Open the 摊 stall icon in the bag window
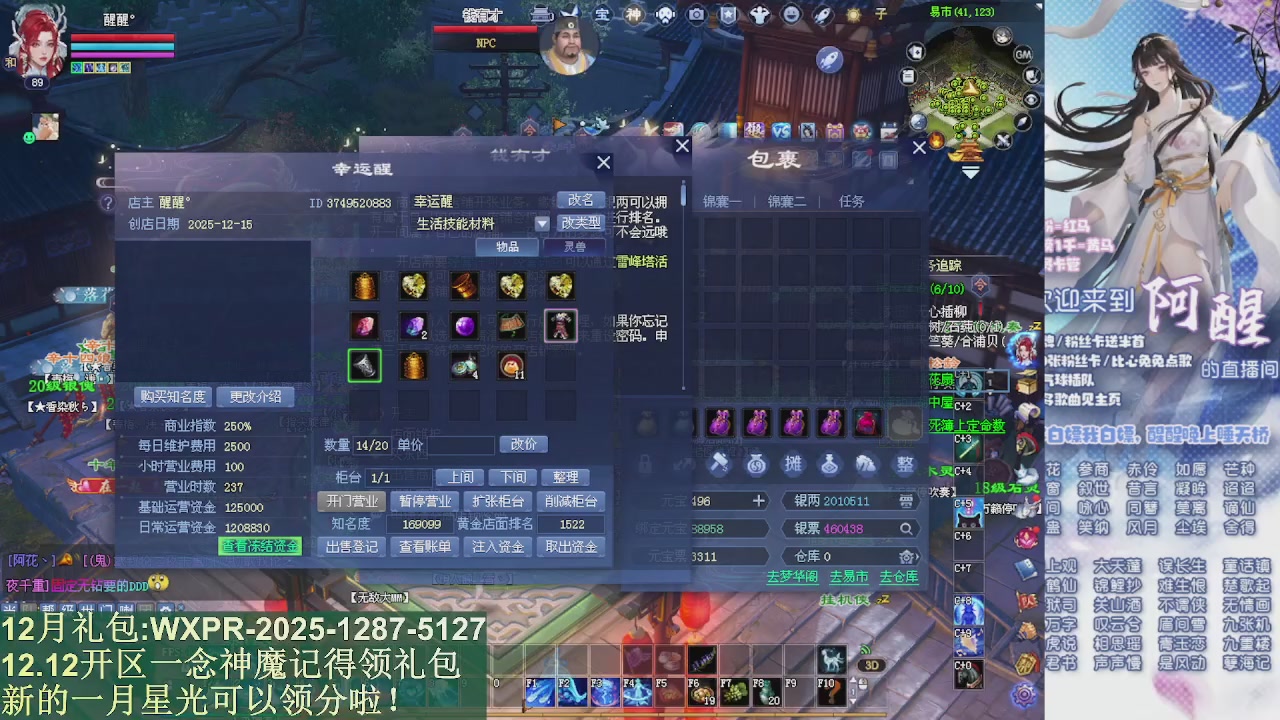 point(793,463)
